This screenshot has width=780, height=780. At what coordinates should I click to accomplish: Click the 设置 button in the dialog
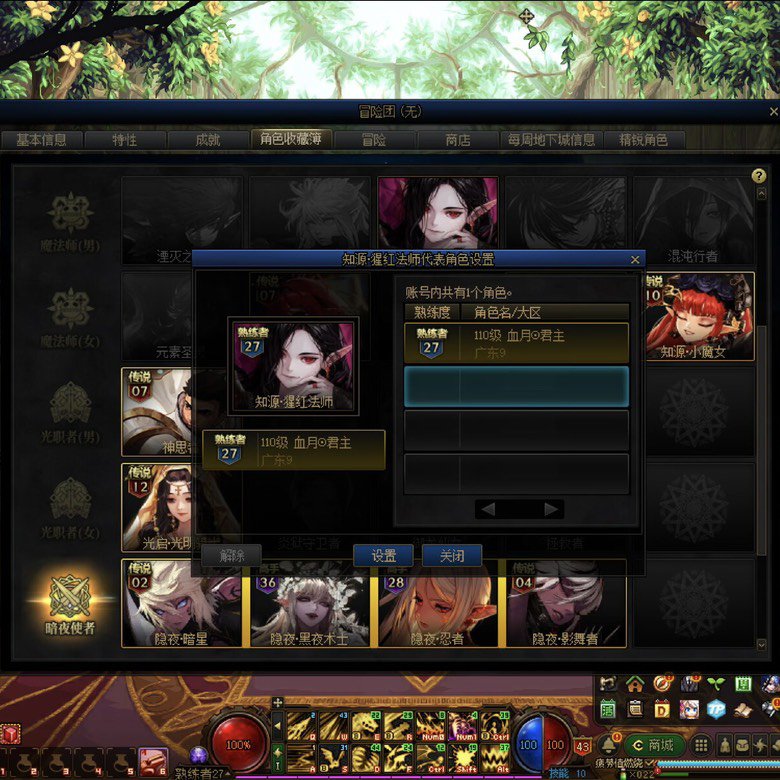click(x=383, y=556)
